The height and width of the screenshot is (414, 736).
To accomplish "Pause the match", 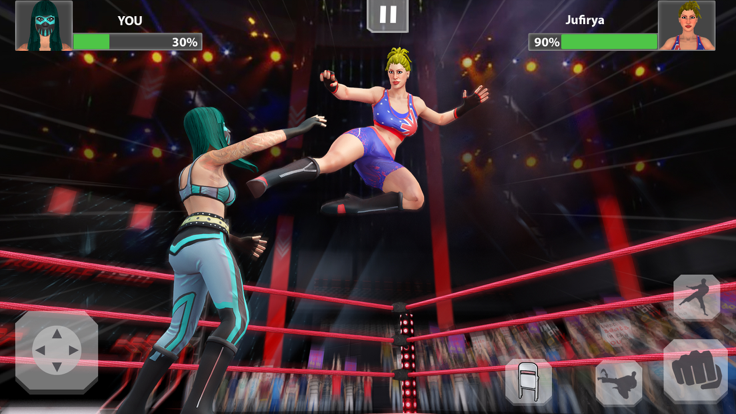I will [388, 15].
